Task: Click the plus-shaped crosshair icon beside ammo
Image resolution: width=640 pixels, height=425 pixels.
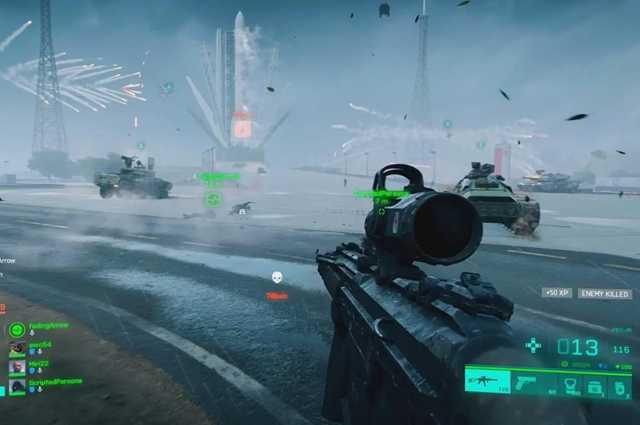Action: 533,345
